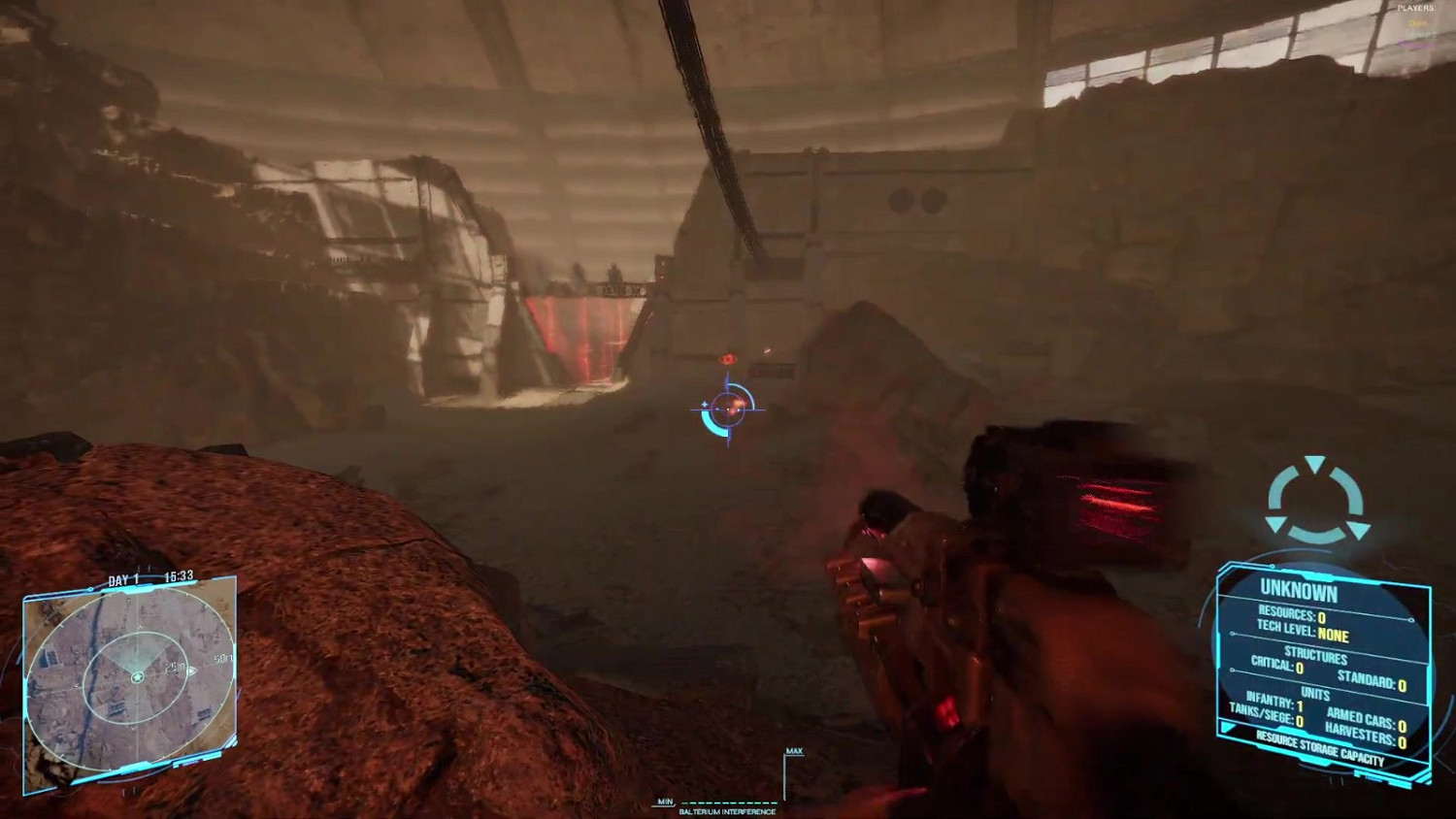
Task: Click the 15:33 game clock
Action: tap(179, 576)
